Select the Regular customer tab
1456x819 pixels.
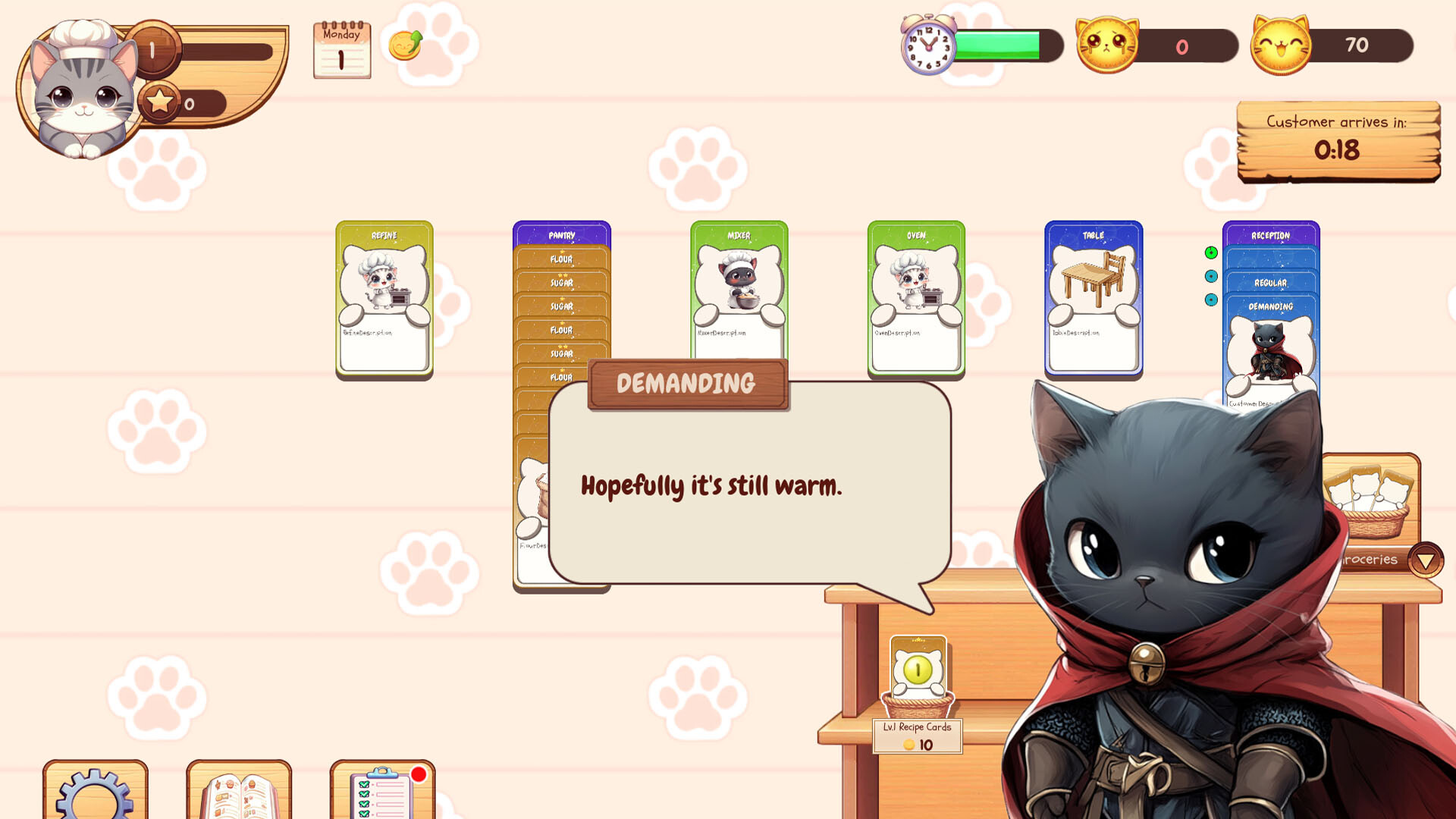pyautogui.click(x=1272, y=282)
